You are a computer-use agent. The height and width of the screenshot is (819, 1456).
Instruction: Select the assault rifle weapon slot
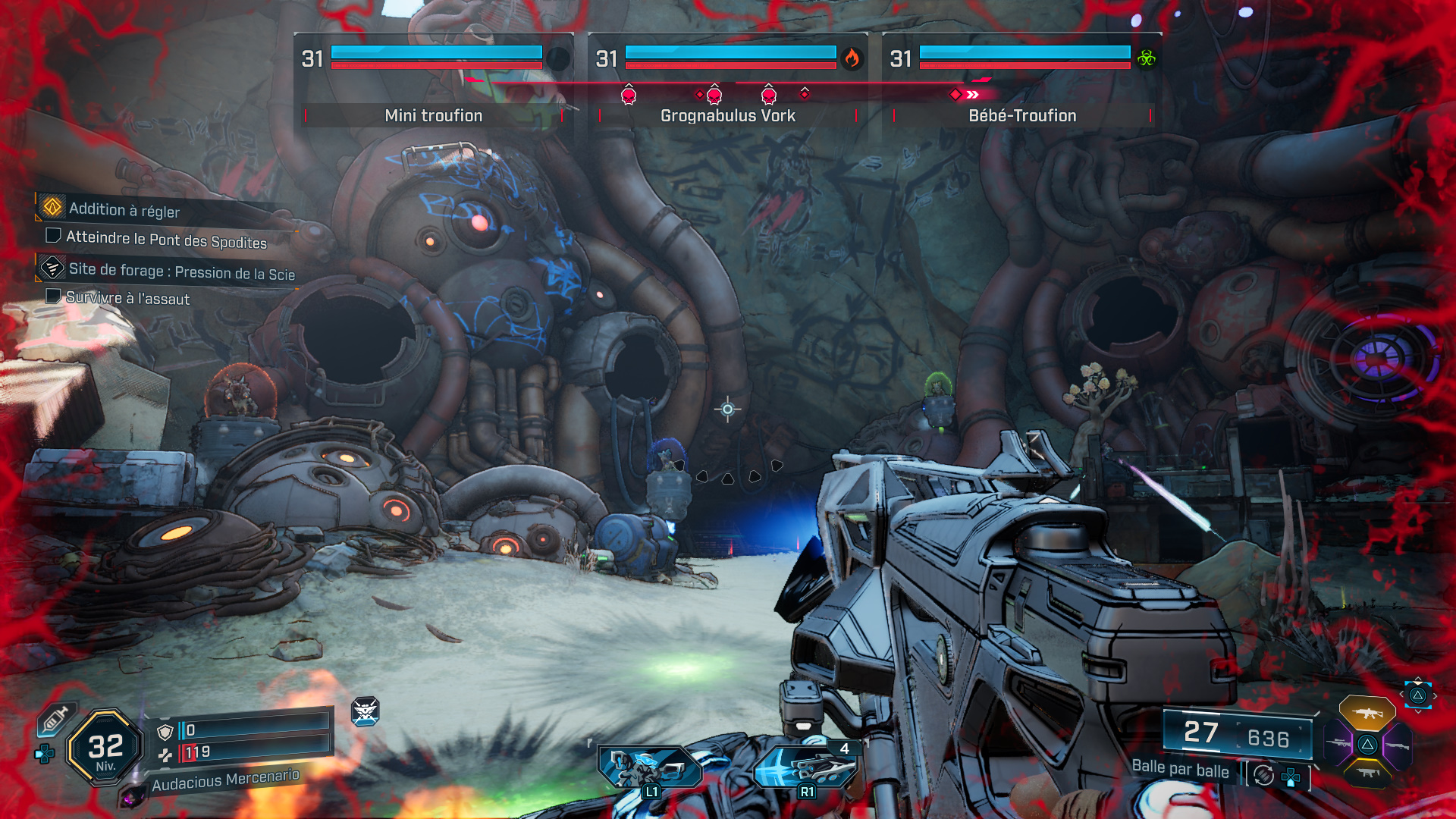point(1367,714)
